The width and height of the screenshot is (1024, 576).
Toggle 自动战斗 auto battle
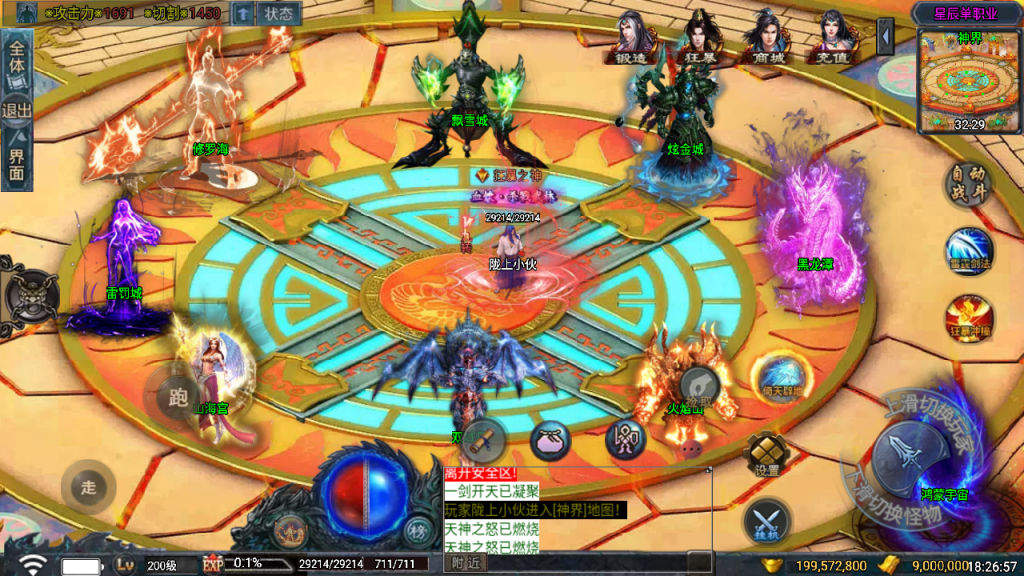point(968,186)
